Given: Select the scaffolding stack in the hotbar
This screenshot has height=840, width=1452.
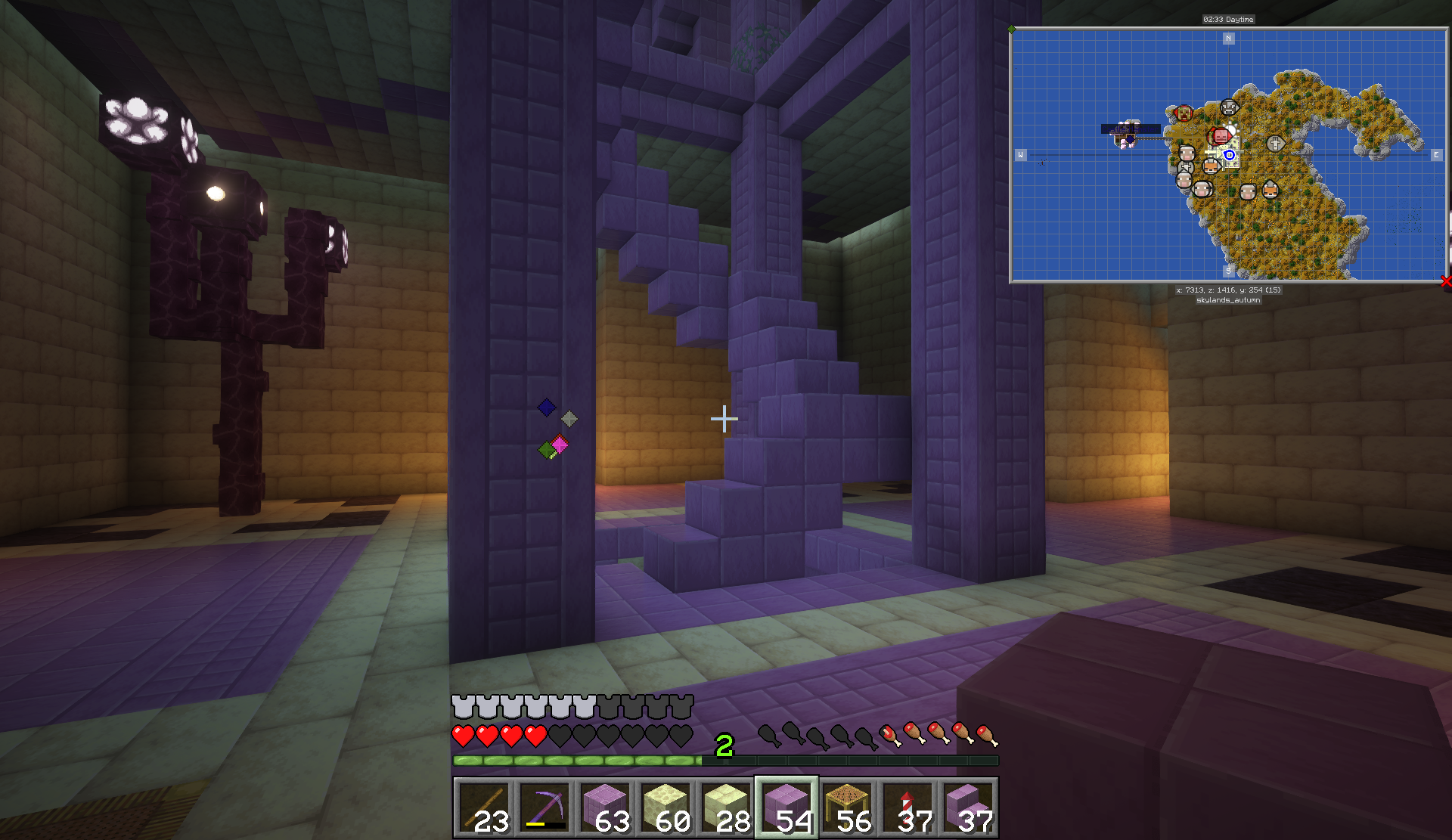Looking at the screenshot, I should tap(847, 807).
